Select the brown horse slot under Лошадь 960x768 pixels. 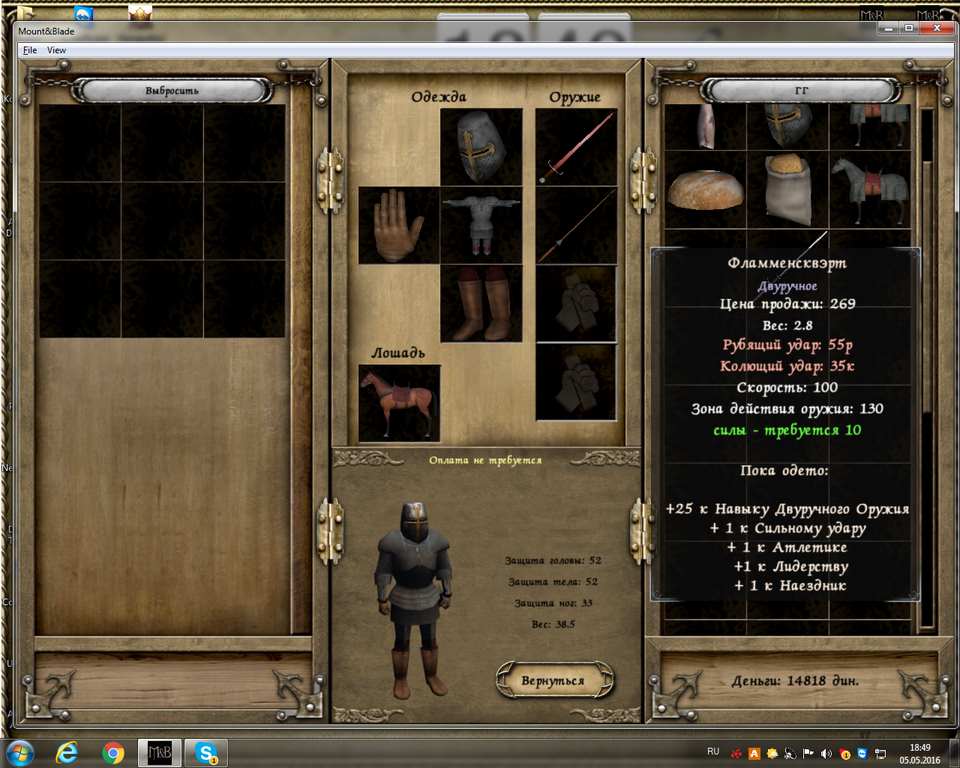point(399,402)
